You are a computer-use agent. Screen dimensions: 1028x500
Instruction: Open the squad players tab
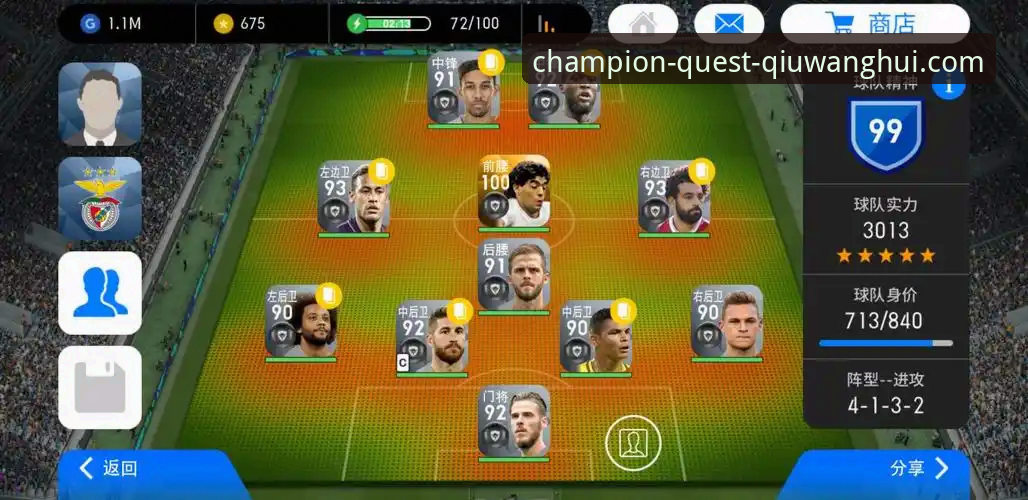[x=99, y=292]
